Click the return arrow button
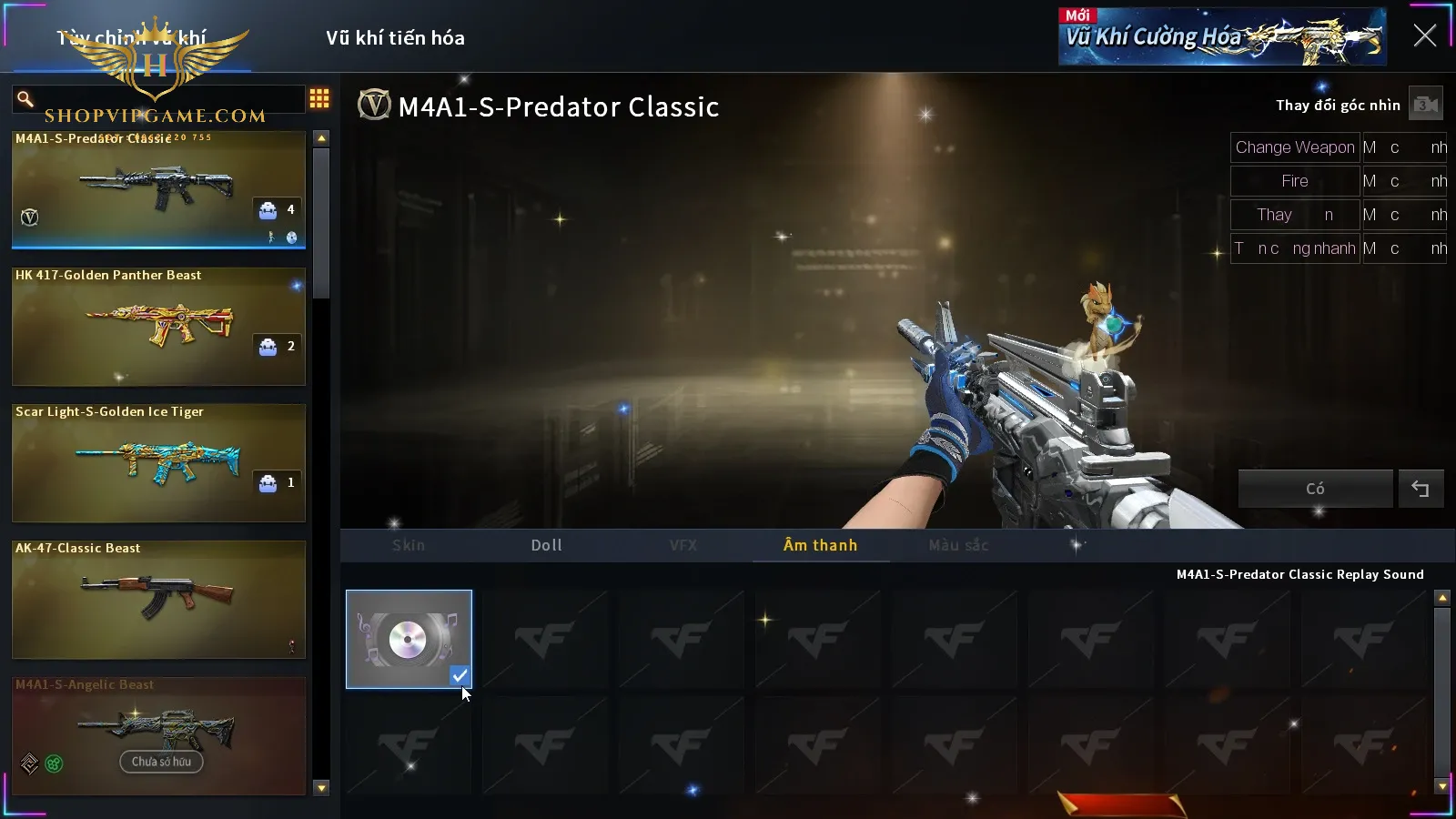Image resolution: width=1456 pixels, height=819 pixels. (1421, 489)
